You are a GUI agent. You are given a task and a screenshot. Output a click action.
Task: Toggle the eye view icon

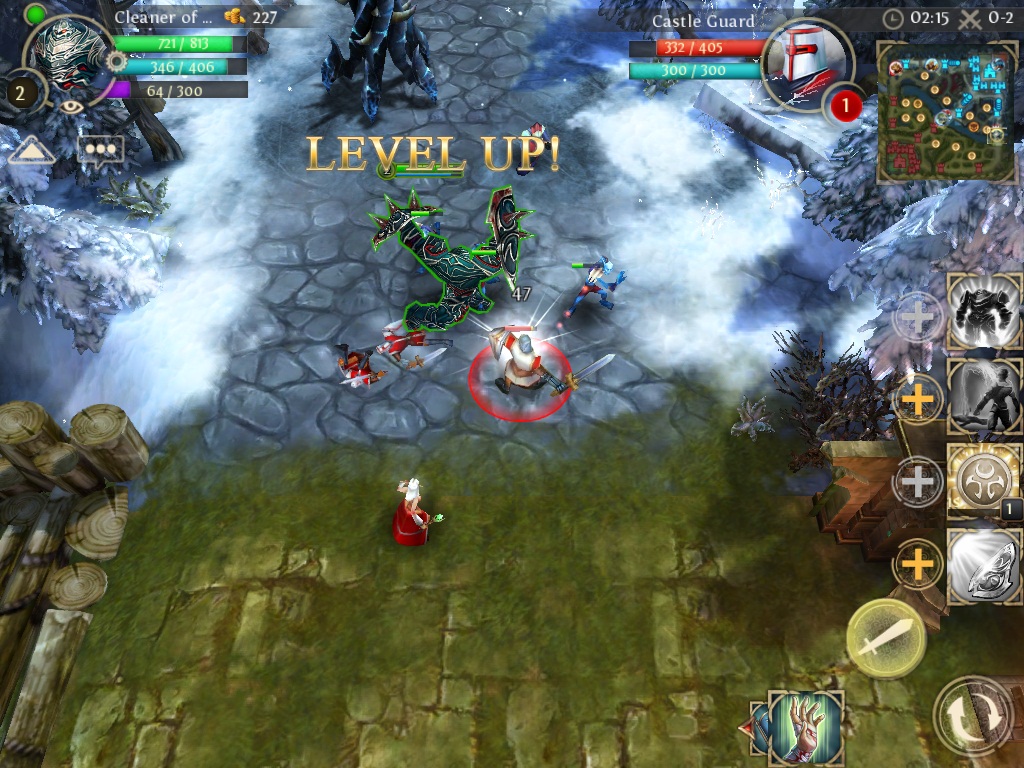tap(72, 108)
